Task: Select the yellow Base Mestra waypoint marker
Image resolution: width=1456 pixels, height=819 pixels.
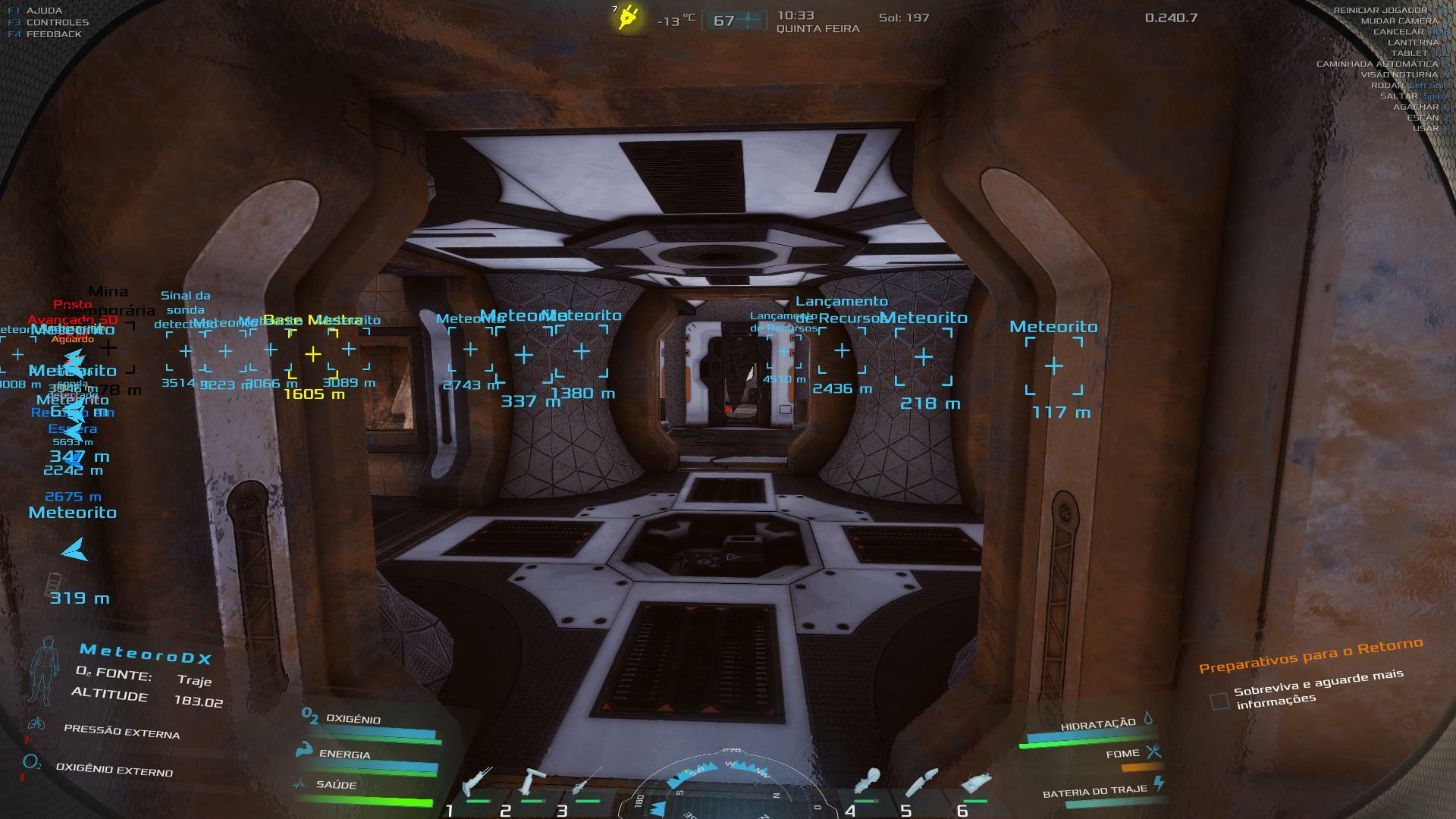Action: click(312, 354)
